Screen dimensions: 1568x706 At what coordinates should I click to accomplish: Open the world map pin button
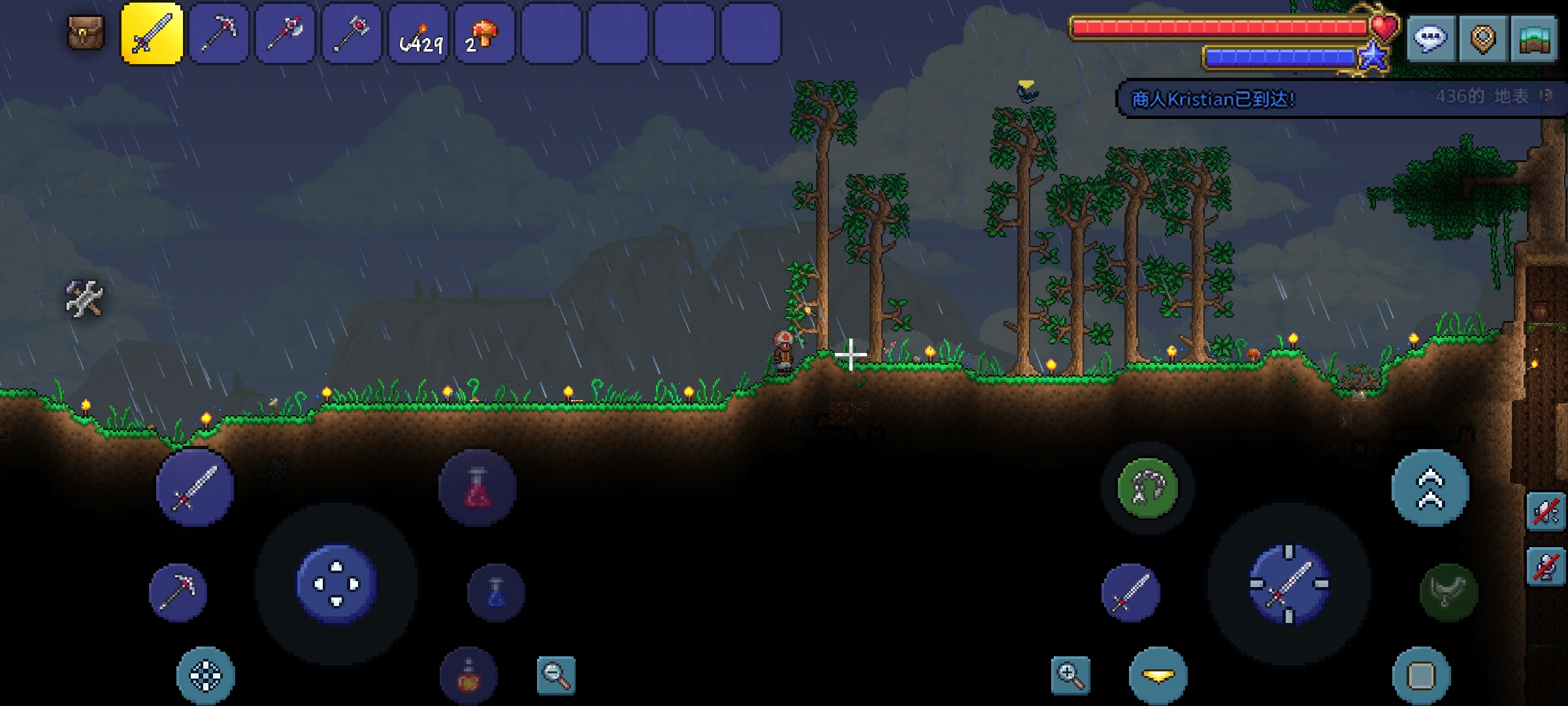pyautogui.click(x=1483, y=38)
